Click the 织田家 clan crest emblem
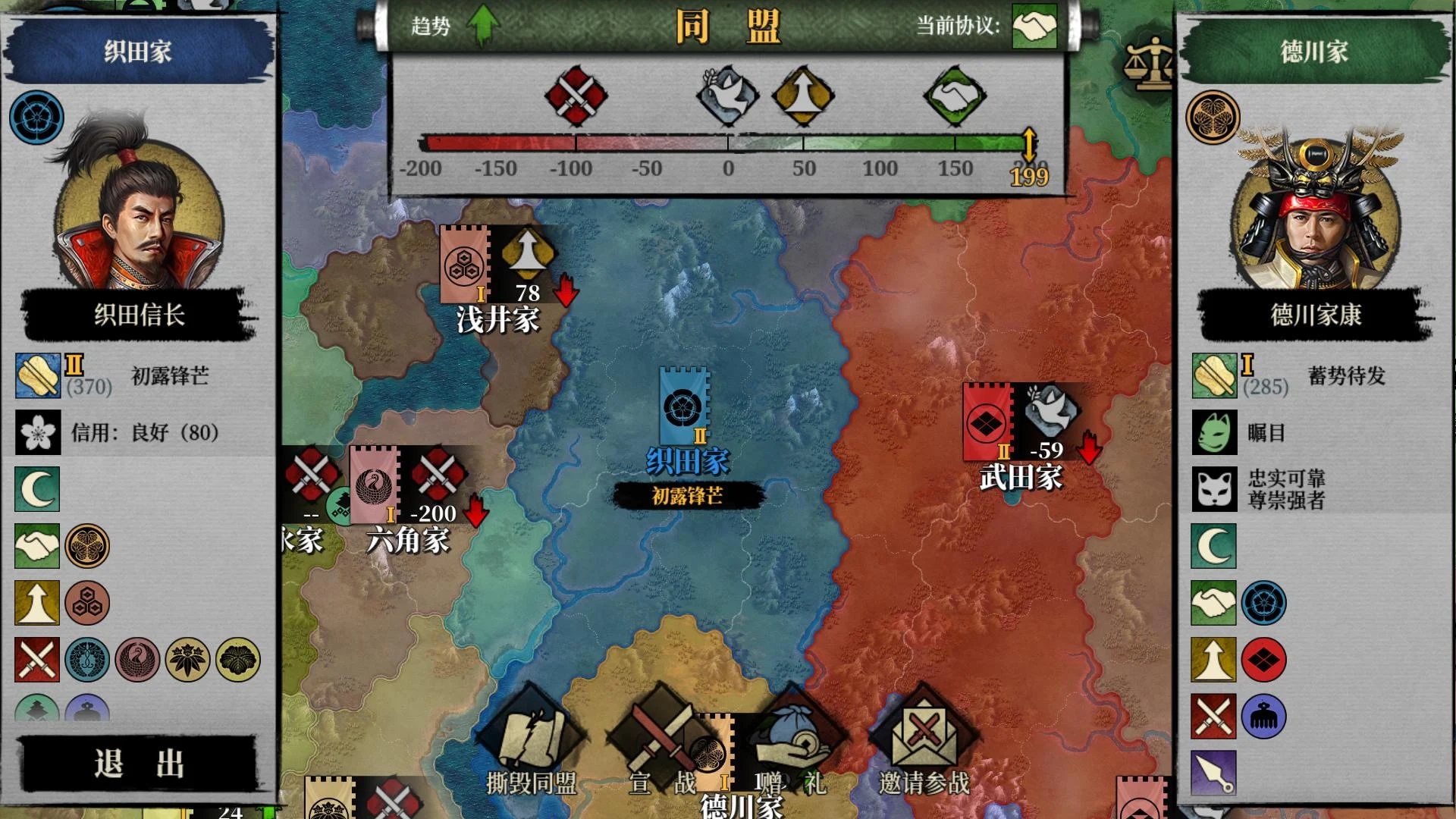 36,118
